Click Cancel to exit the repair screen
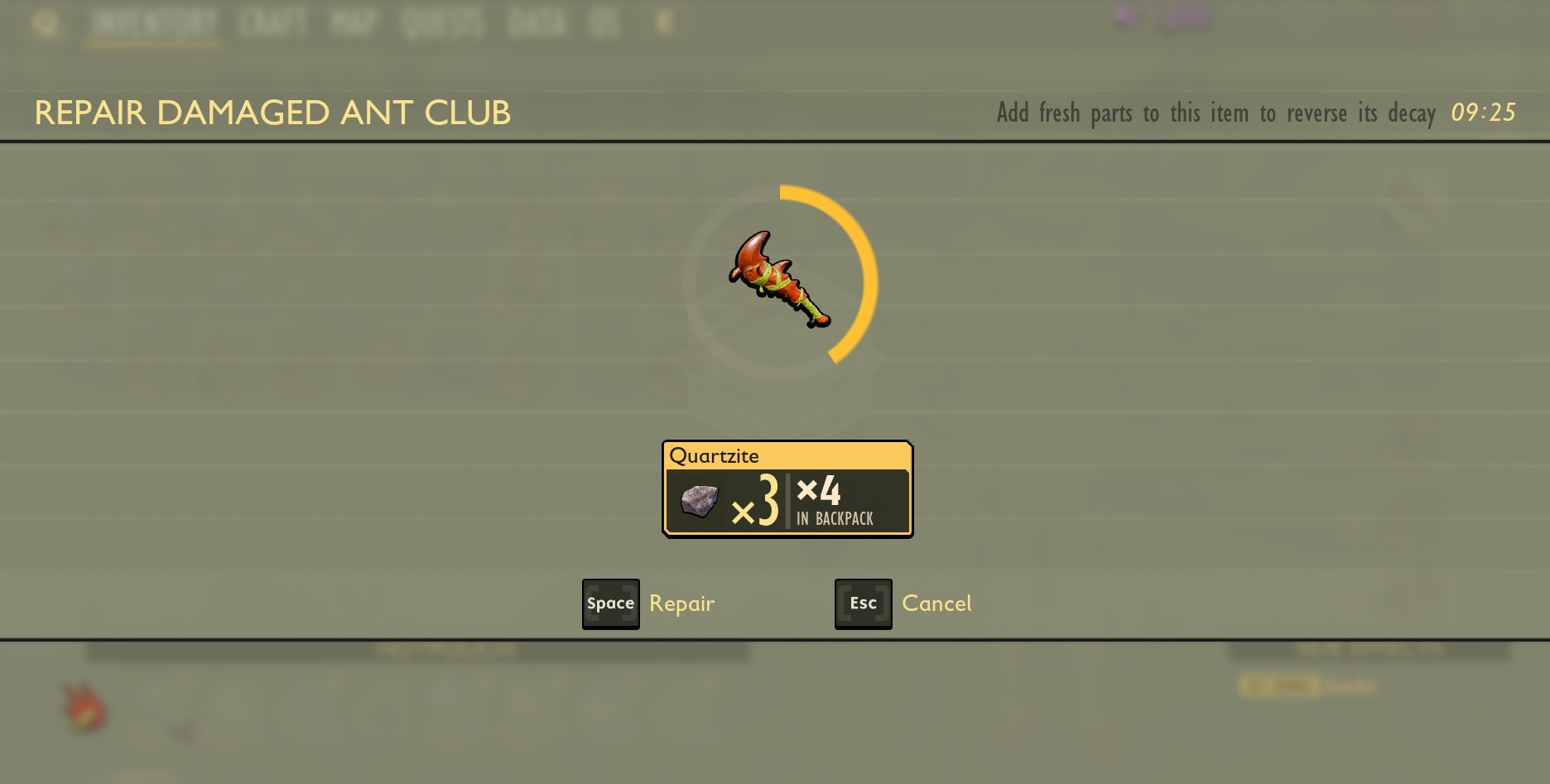The width and height of the screenshot is (1550, 784). [937, 604]
